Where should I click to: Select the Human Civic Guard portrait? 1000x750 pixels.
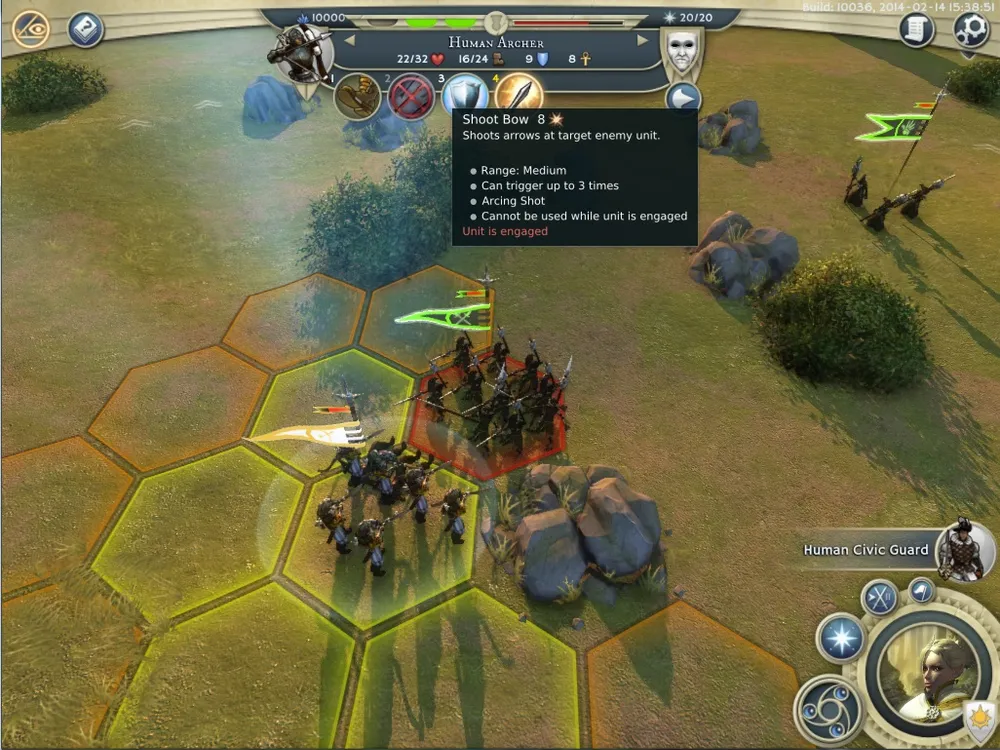(x=964, y=550)
